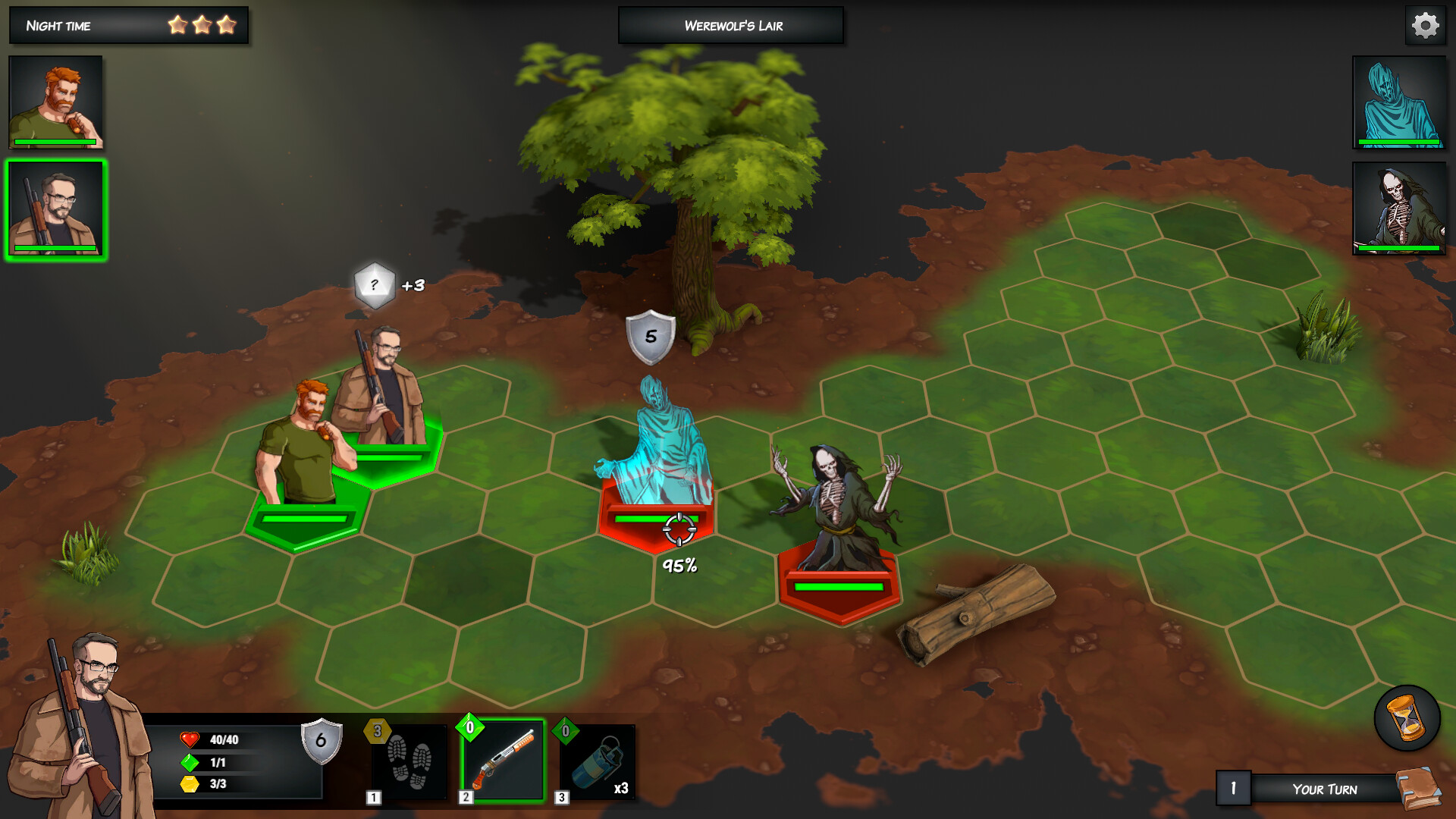The height and width of the screenshot is (819, 1456).
Task: Click the Werewolf's Lair level title banner
Action: (x=730, y=25)
